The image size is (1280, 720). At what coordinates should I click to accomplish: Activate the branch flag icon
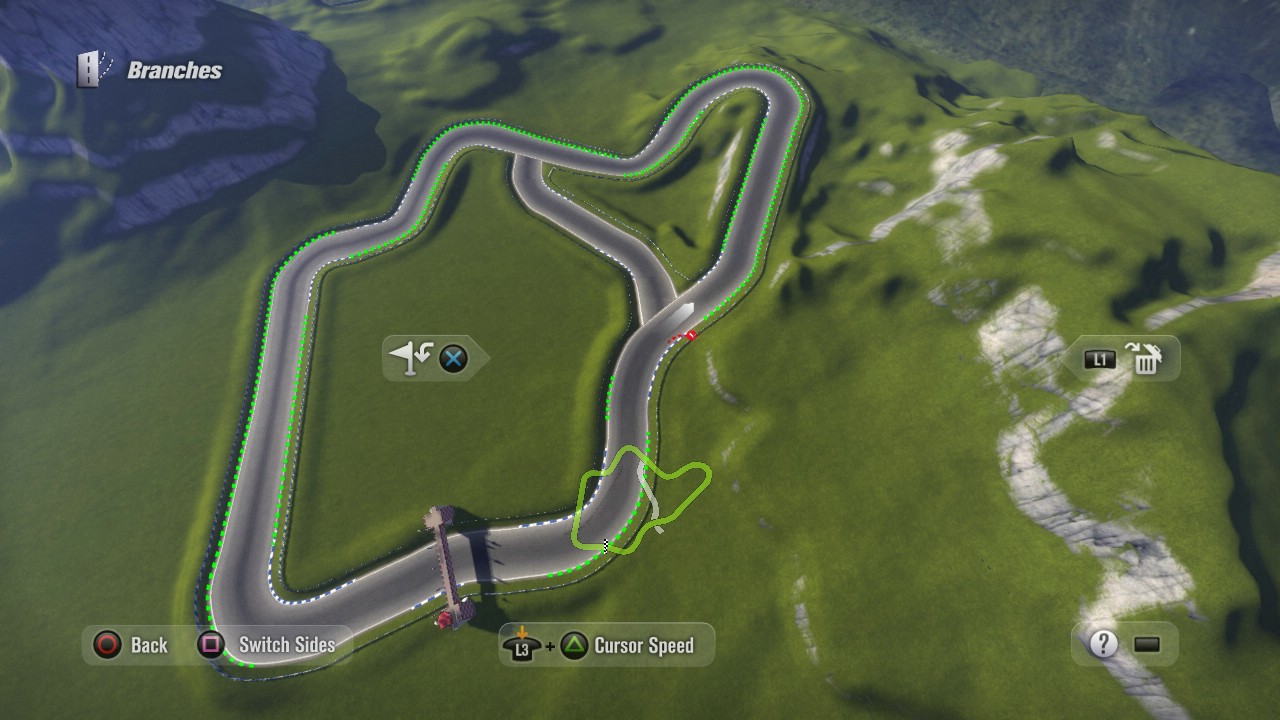coord(410,357)
